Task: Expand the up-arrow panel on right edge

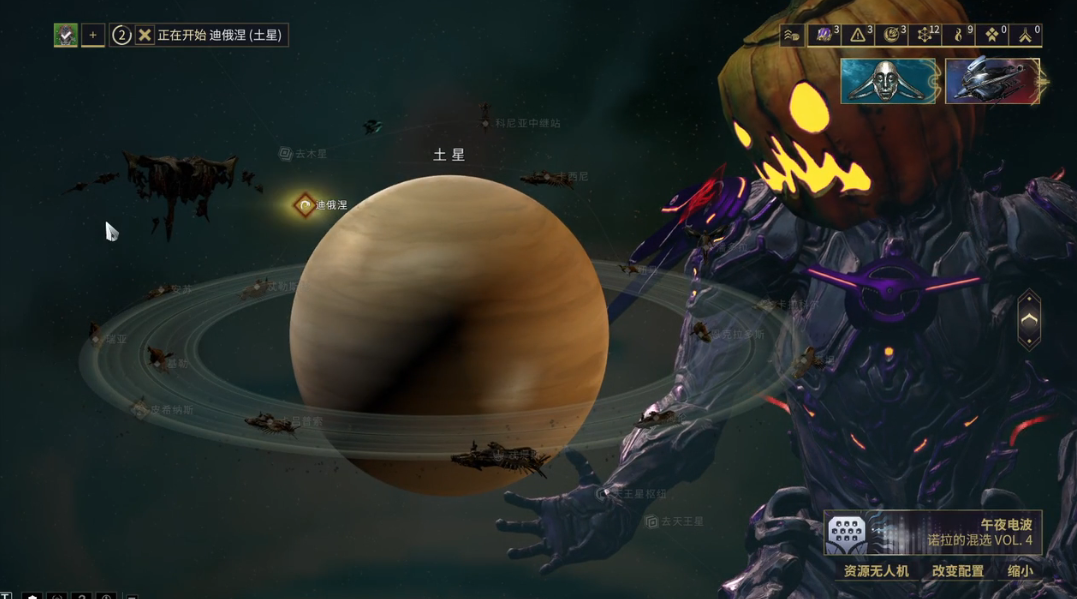Action: [x=1029, y=320]
